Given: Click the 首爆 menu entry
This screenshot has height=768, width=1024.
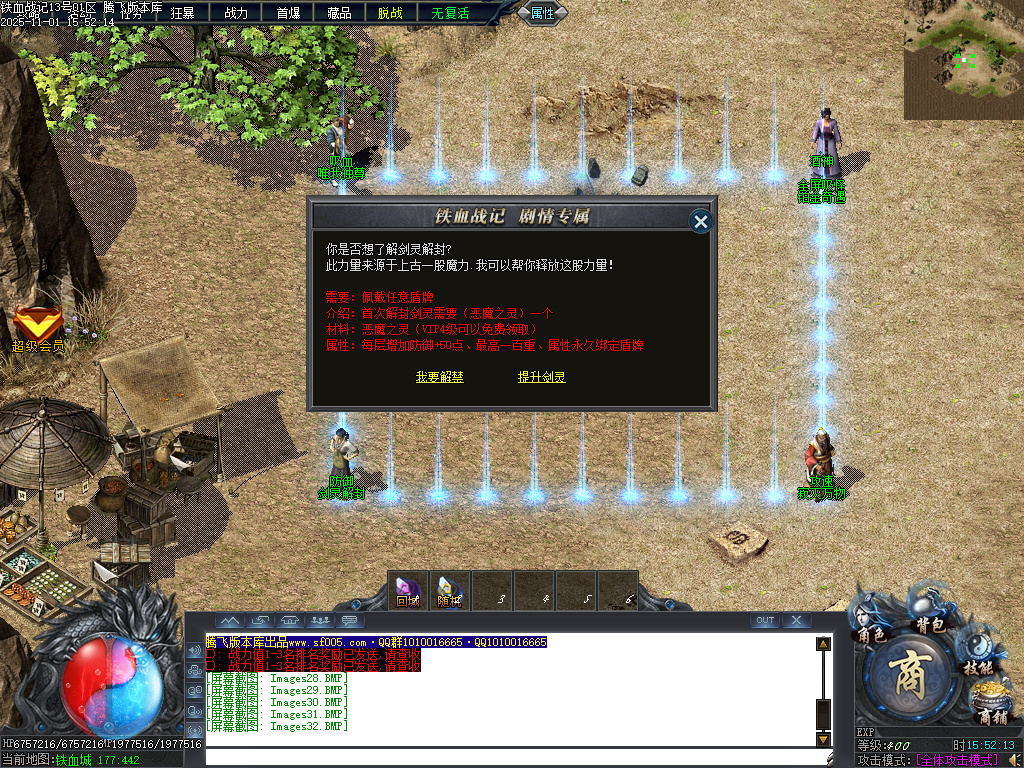Looking at the screenshot, I should pyautogui.click(x=287, y=13).
